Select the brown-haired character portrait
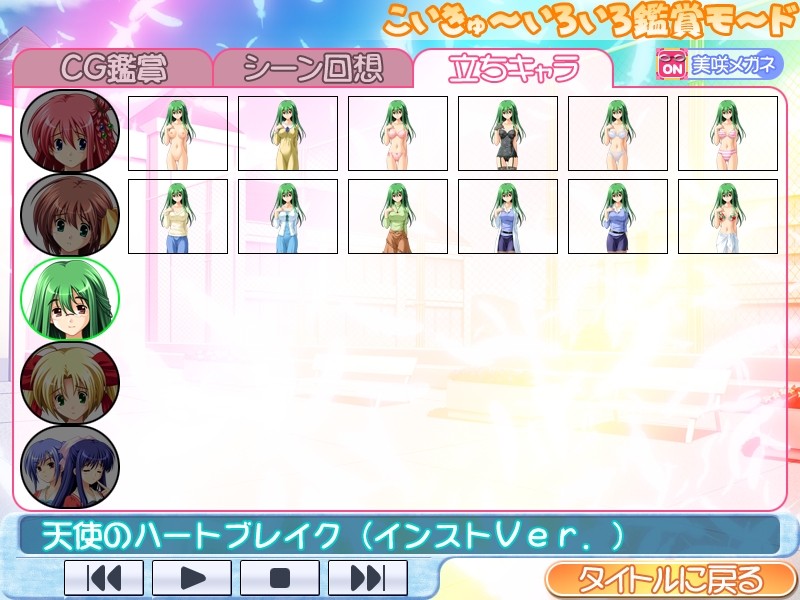The image size is (800, 600). pos(70,215)
